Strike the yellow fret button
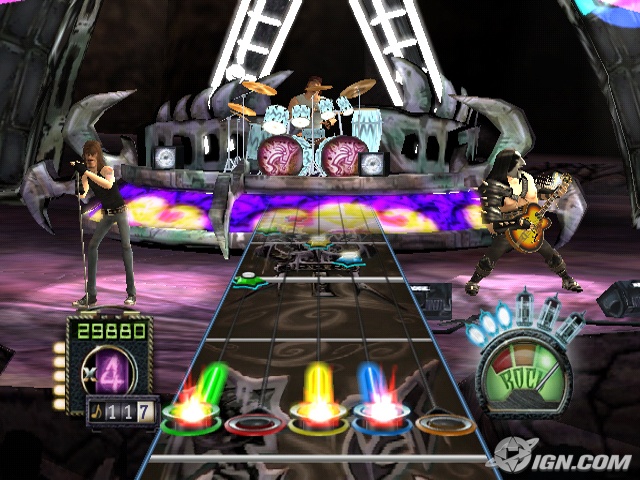The width and height of the screenshot is (640, 480). point(318,421)
